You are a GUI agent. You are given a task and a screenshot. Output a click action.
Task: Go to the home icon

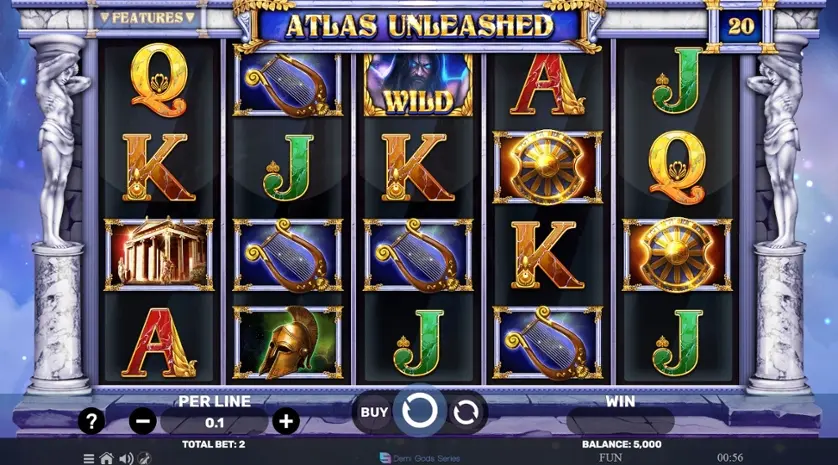point(107,458)
